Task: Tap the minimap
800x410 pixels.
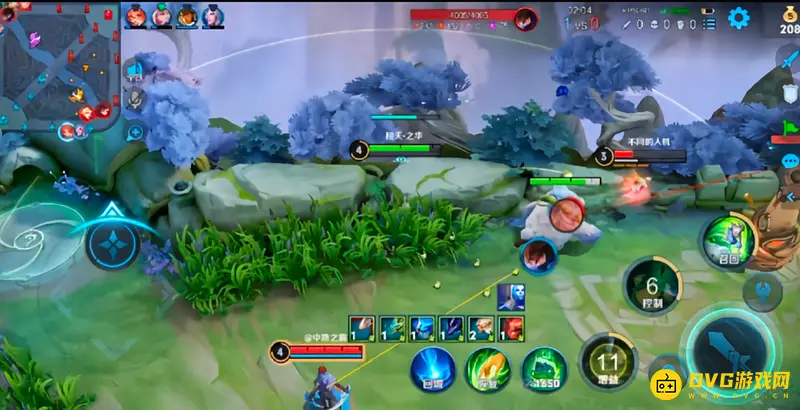Action: pos(60,65)
